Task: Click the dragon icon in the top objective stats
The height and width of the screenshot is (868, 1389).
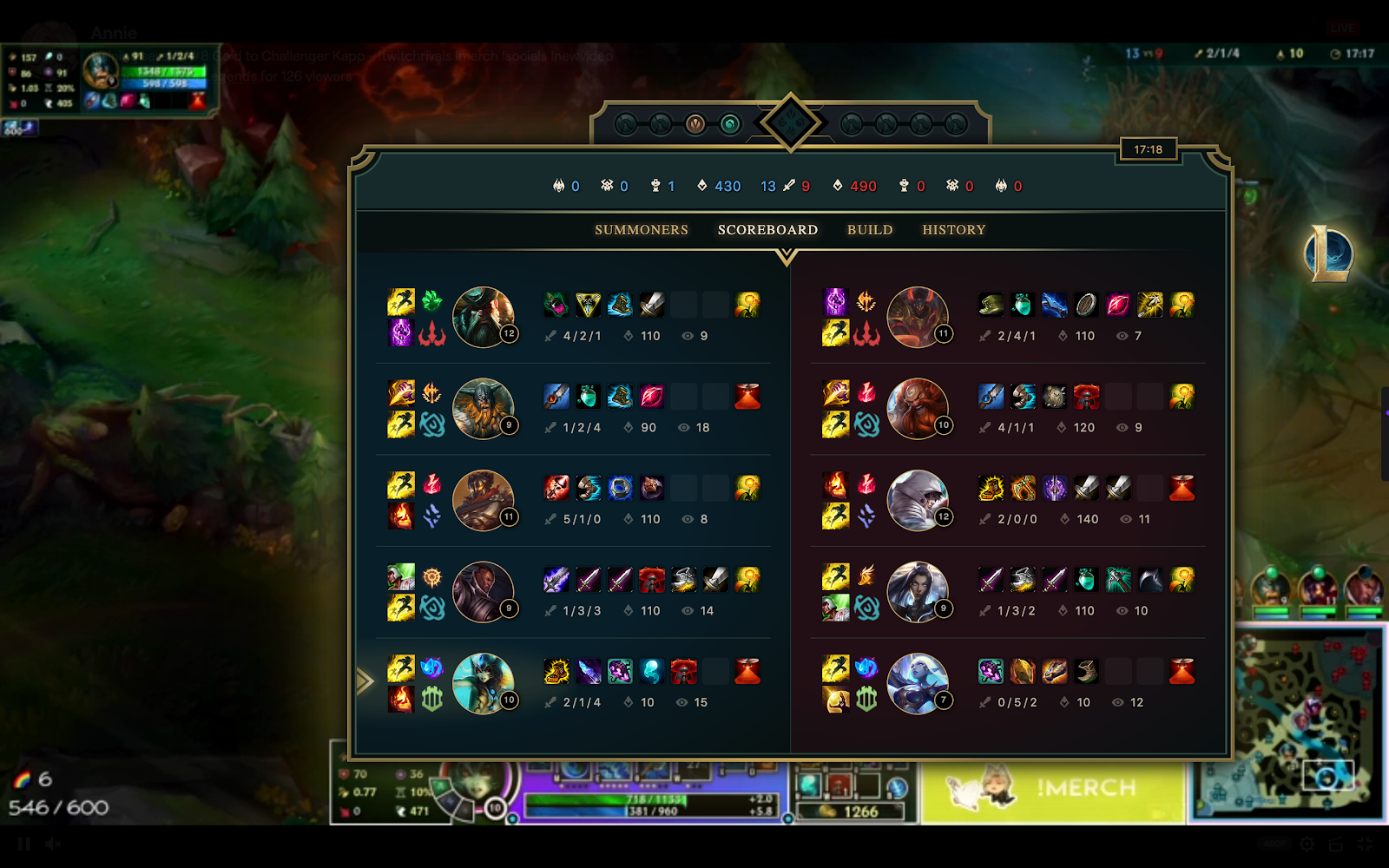Action: pyautogui.click(x=560, y=185)
